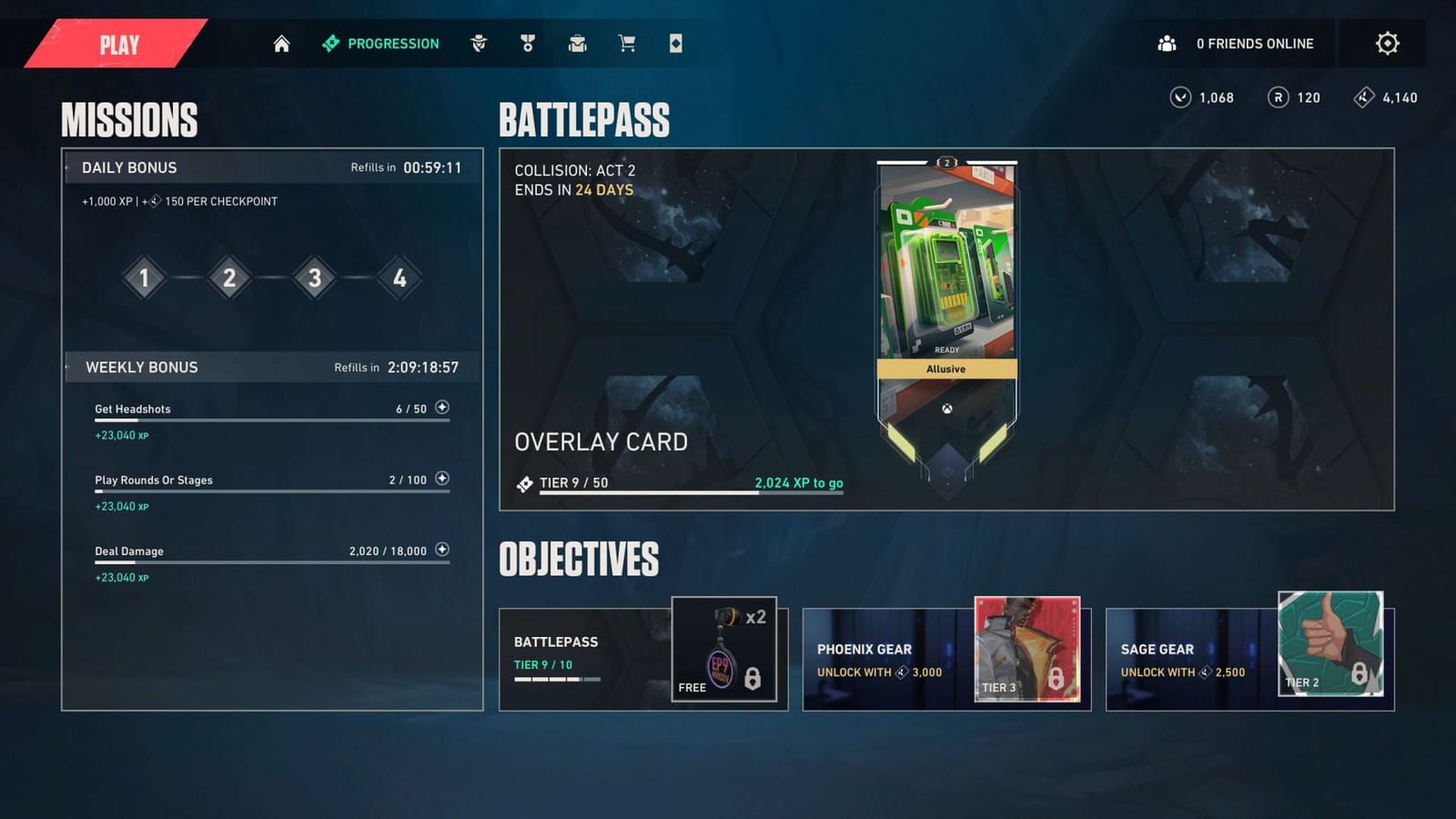Click the kingdom credits icon showing 4,140

click(1362, 97)
